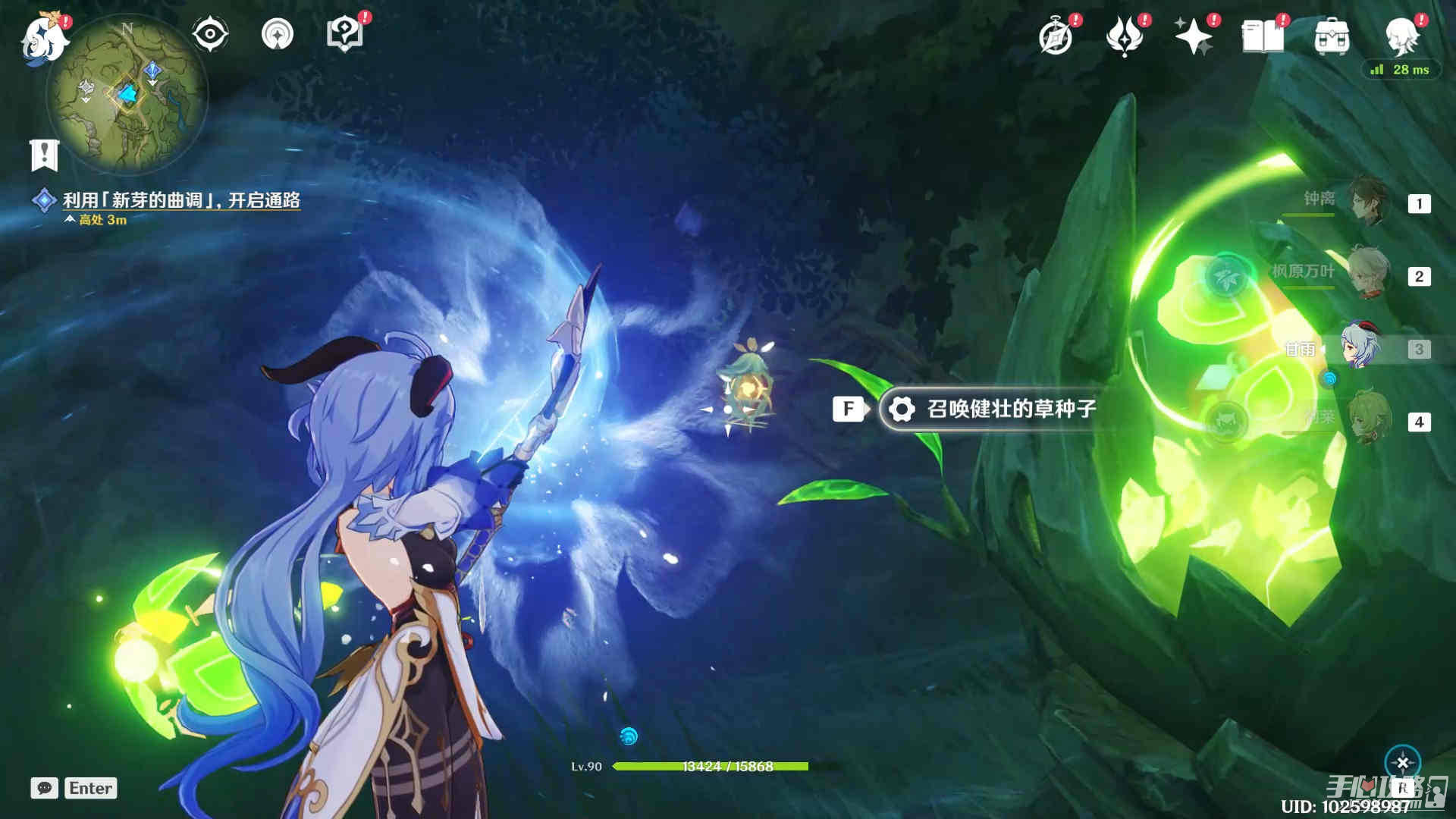Open the chat speech bubble
Screen dimensions: 1456x819
[x=45, y=788]
